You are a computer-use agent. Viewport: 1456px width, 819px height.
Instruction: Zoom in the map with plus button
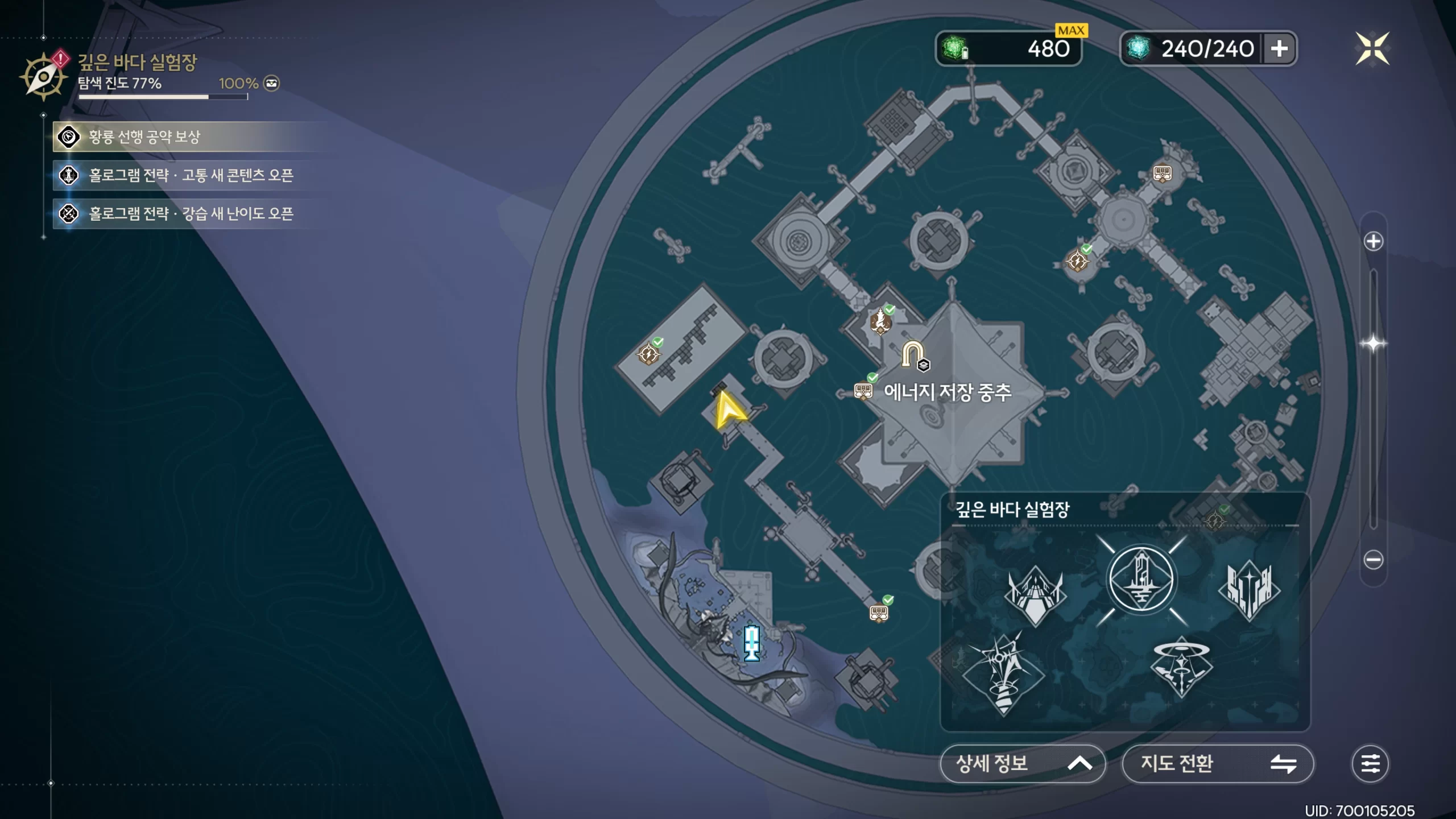(x=1373, y=242)
